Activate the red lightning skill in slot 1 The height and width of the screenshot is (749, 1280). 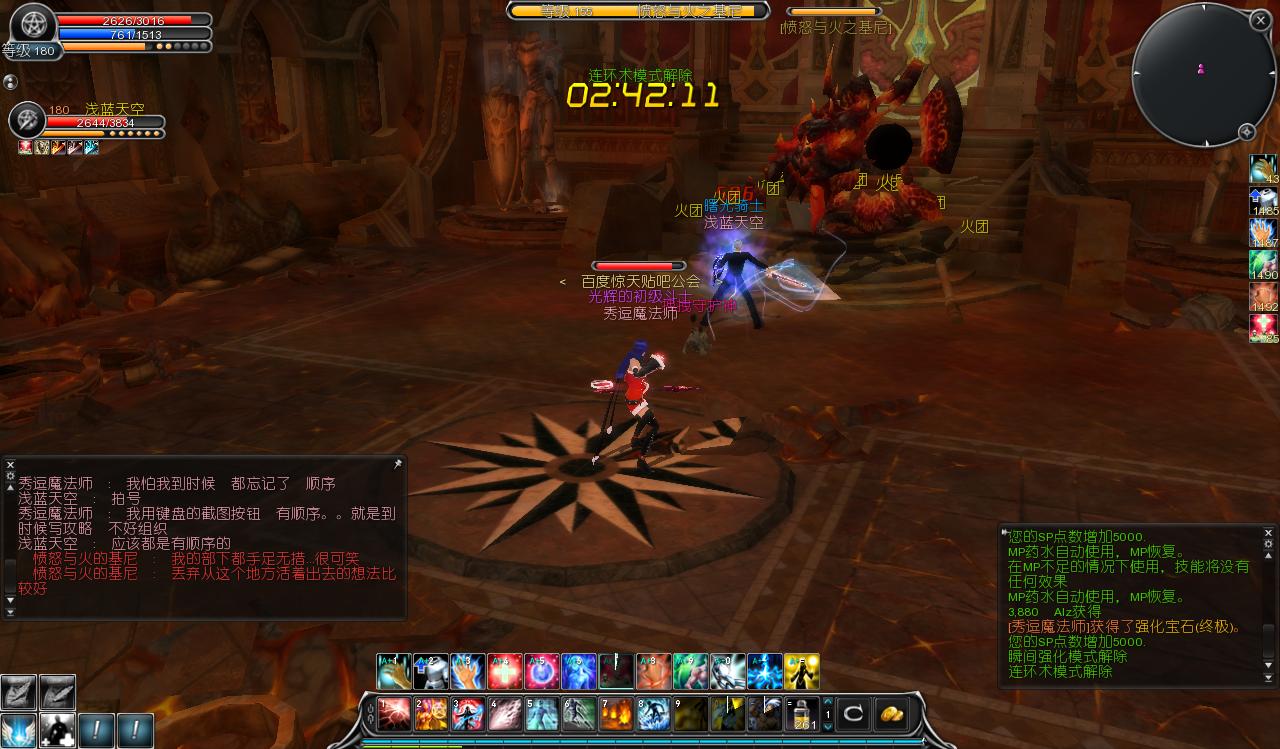(393, 714)
